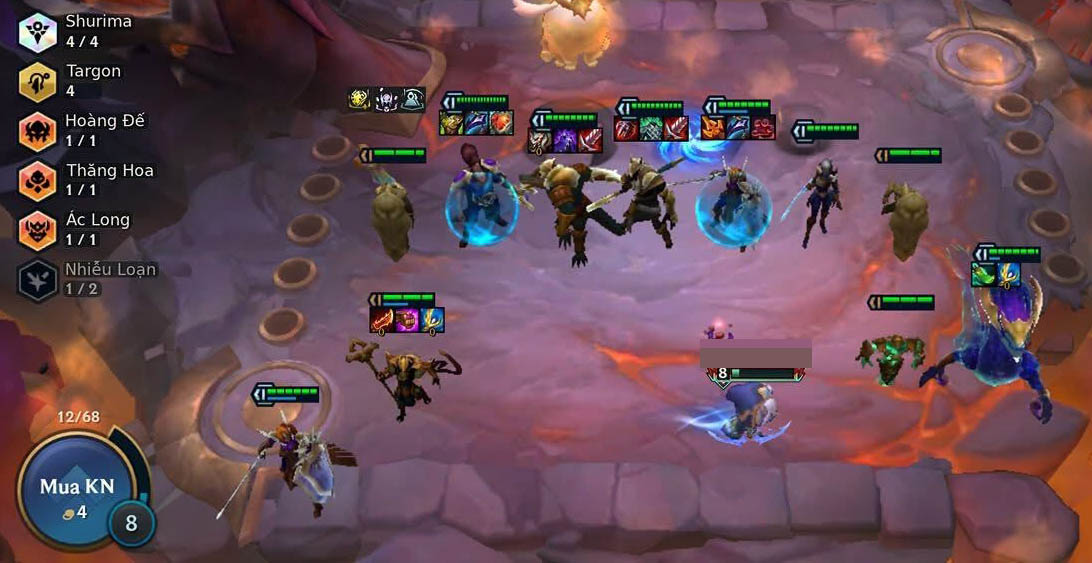This screenshot has height=563, width=1092.
Task: Show the Hoàng Đế trait details
Action: pos(38,131)
